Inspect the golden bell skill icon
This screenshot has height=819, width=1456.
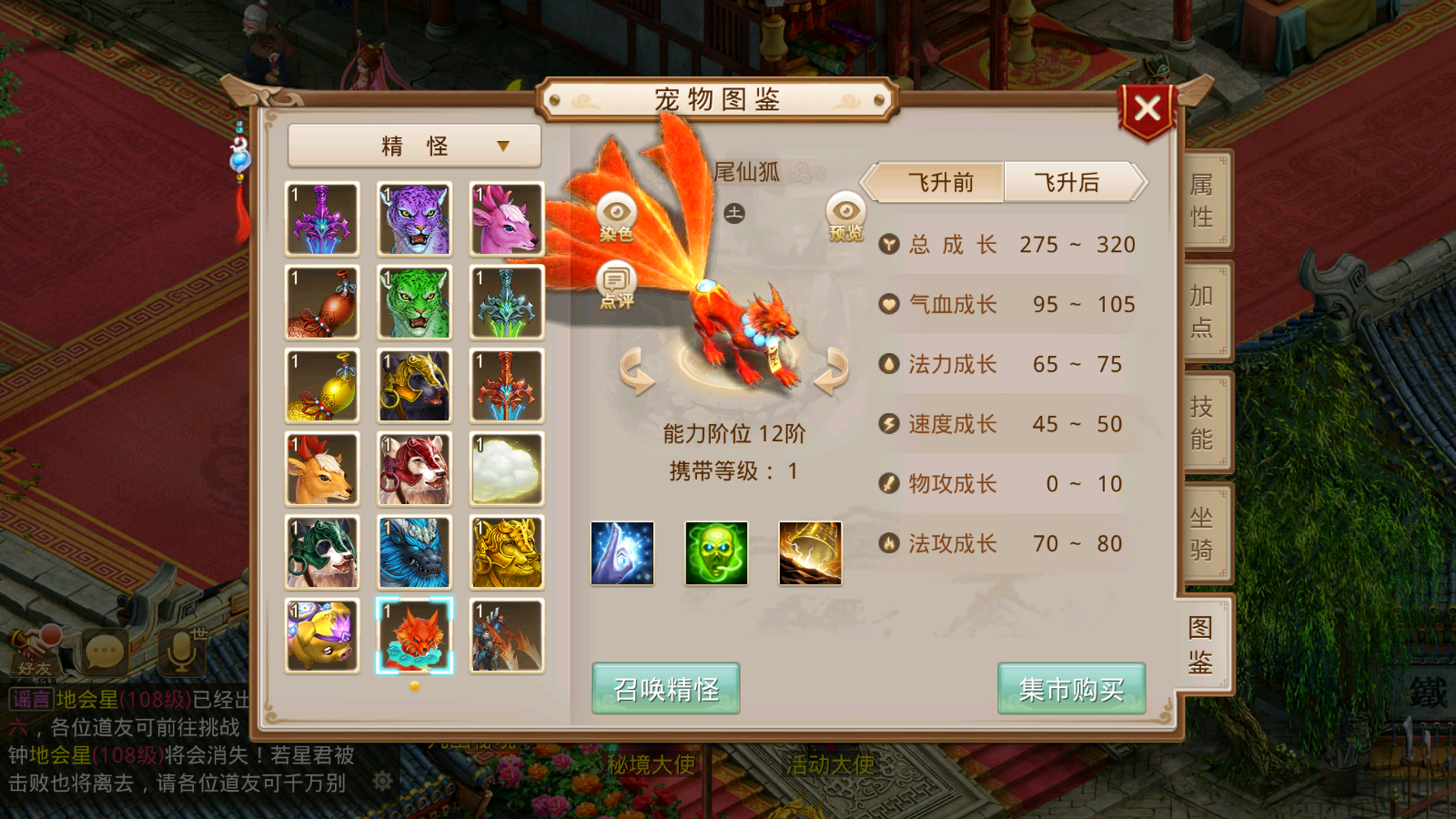(x=811, y=554)
